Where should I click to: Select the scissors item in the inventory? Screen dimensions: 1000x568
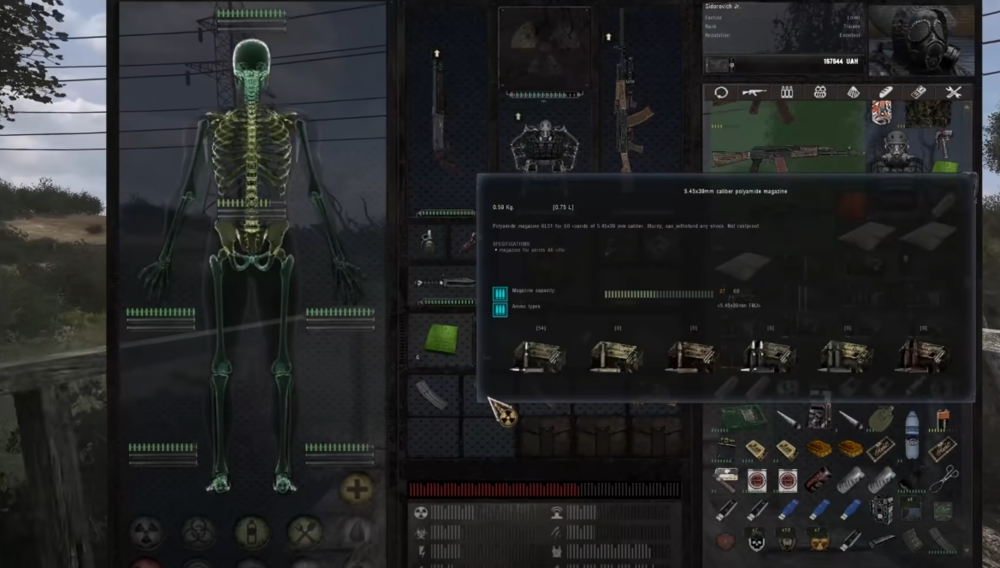point(943,478)
